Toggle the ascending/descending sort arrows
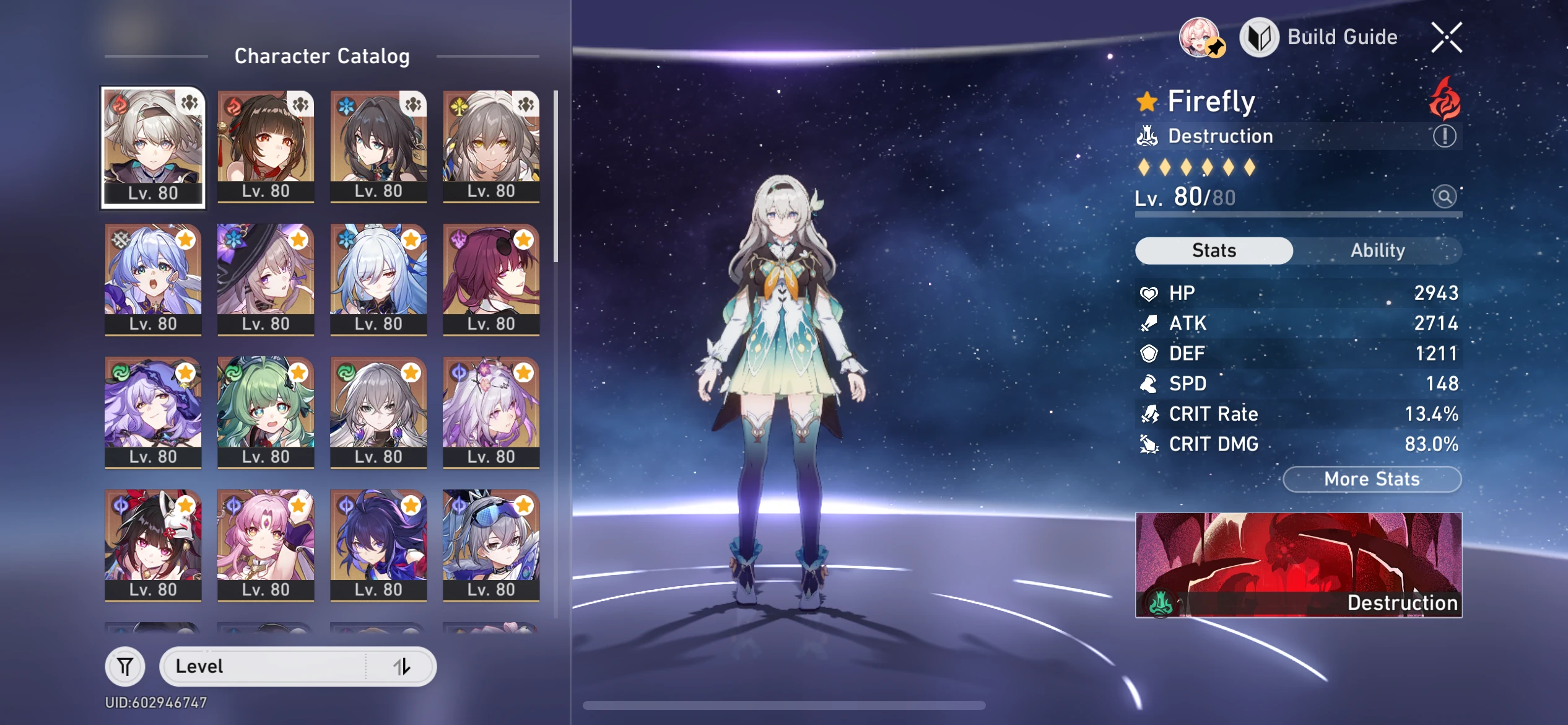The height and width of the screenshot is (725, 1568). point(403,666)
